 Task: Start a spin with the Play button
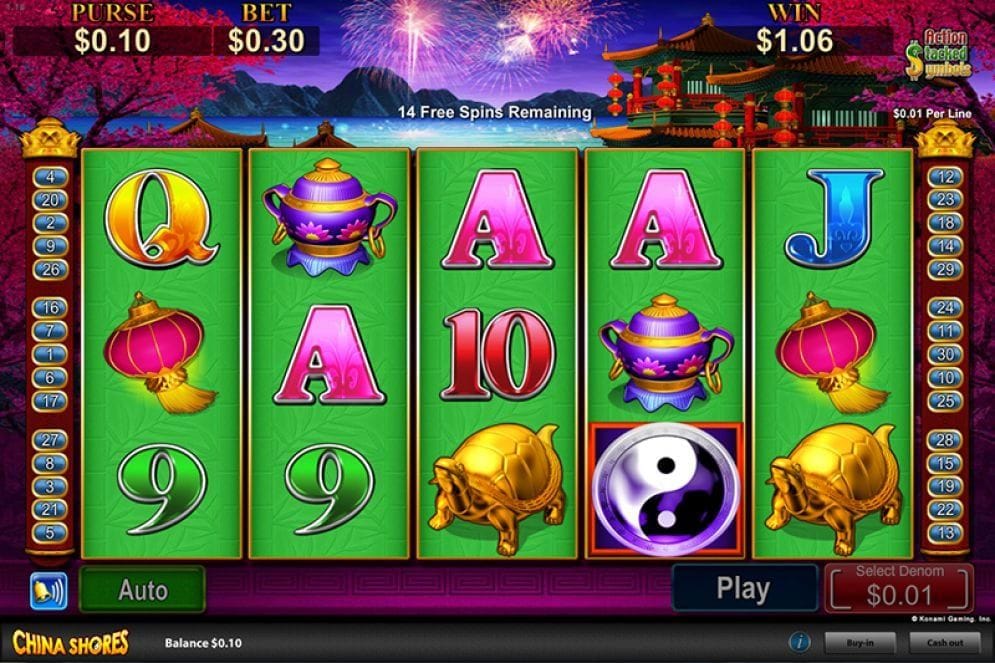743,589
